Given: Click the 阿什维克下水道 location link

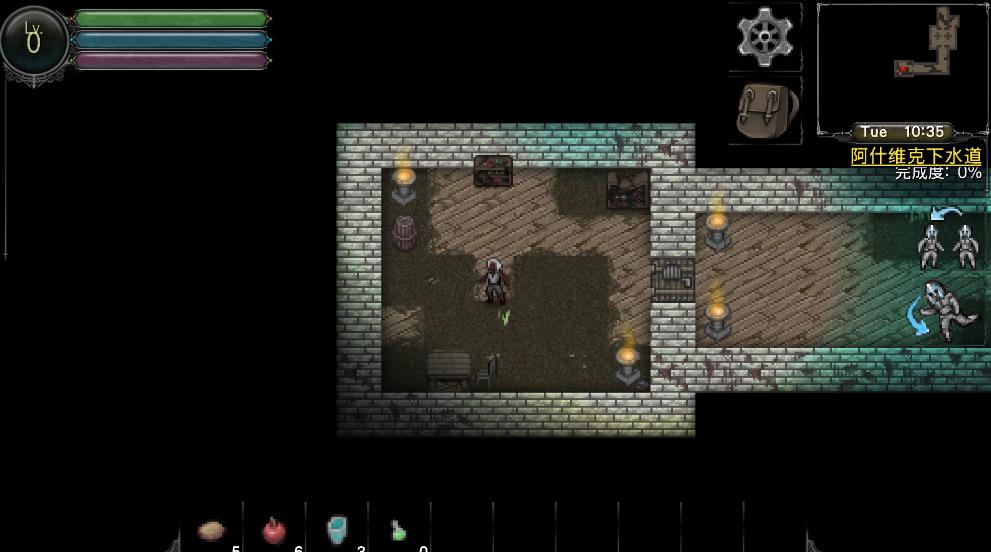Looking at the screenshot, I should pyautogui.click(x=916, y=157).
